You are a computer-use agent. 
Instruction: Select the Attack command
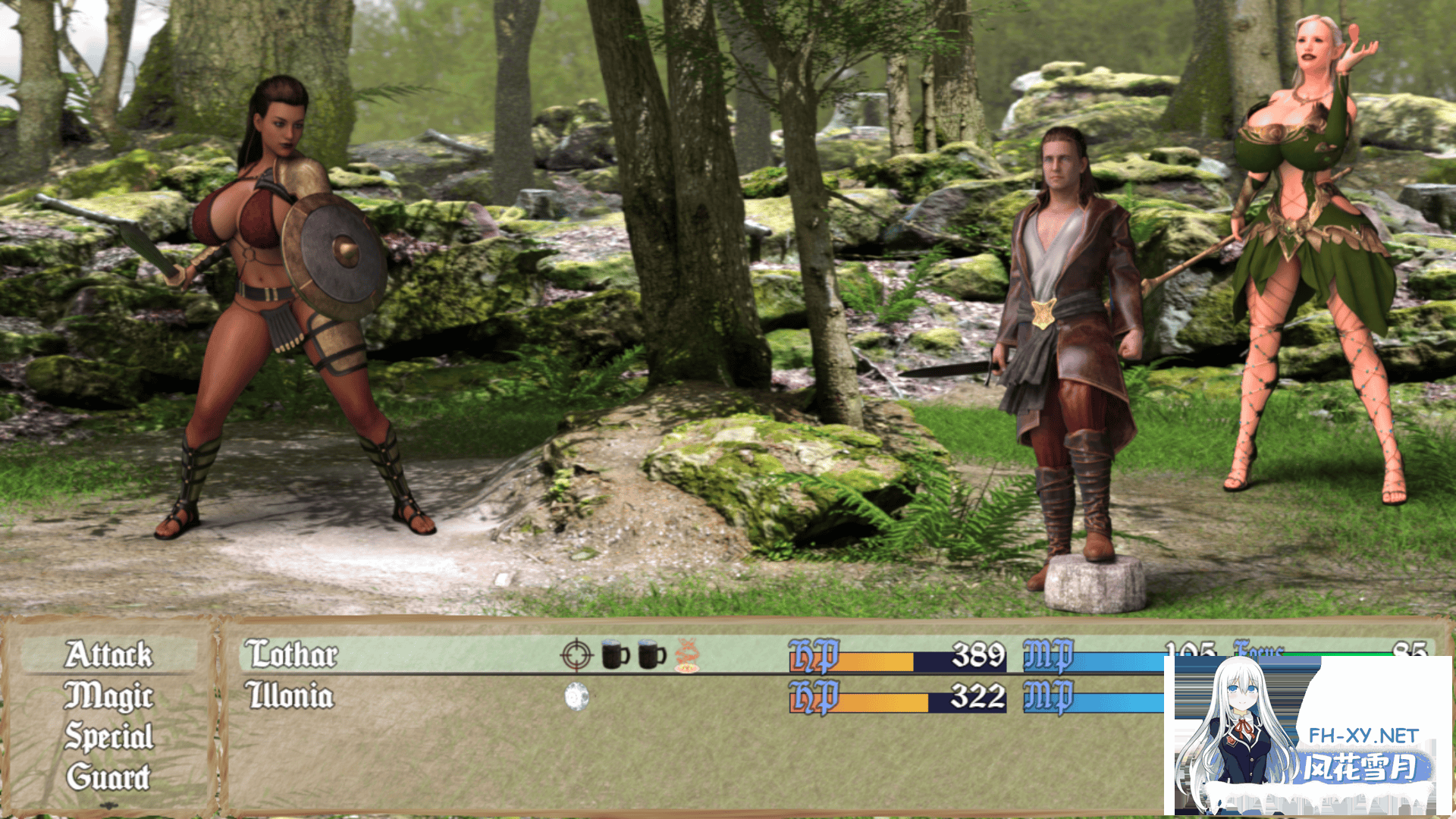[x=108, y=655]
